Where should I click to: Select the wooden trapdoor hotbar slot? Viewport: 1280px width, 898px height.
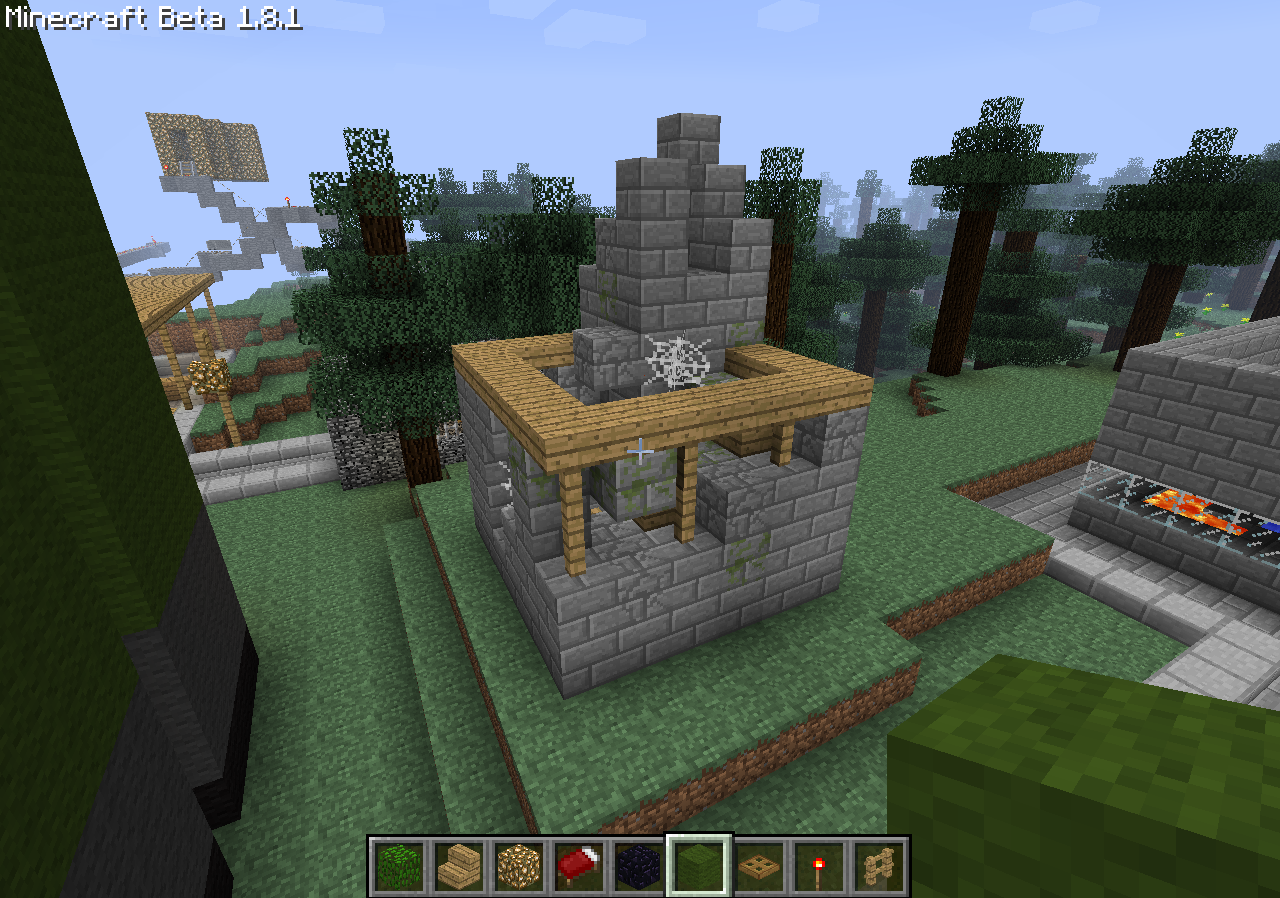pos(759,866)
